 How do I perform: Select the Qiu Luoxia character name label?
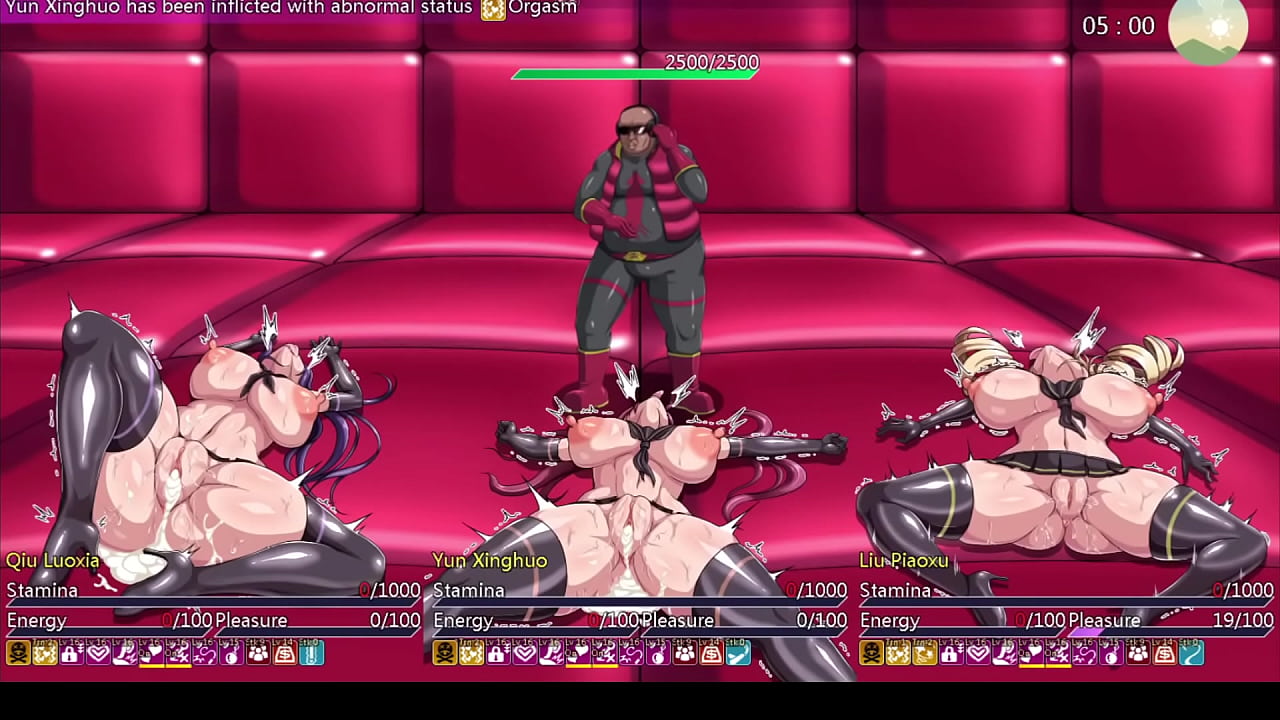(53, 560)
